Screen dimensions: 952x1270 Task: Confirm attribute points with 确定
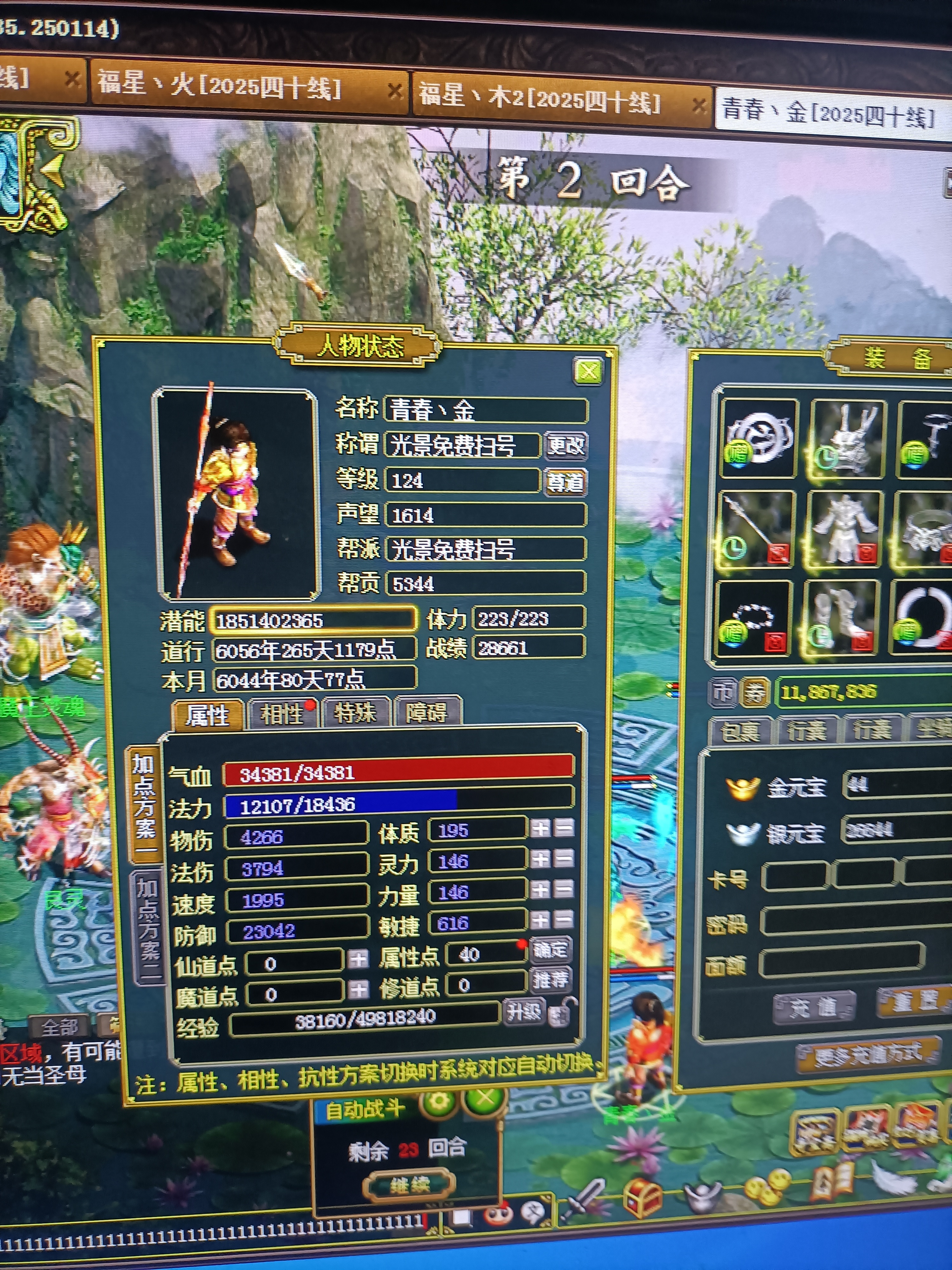550,950
